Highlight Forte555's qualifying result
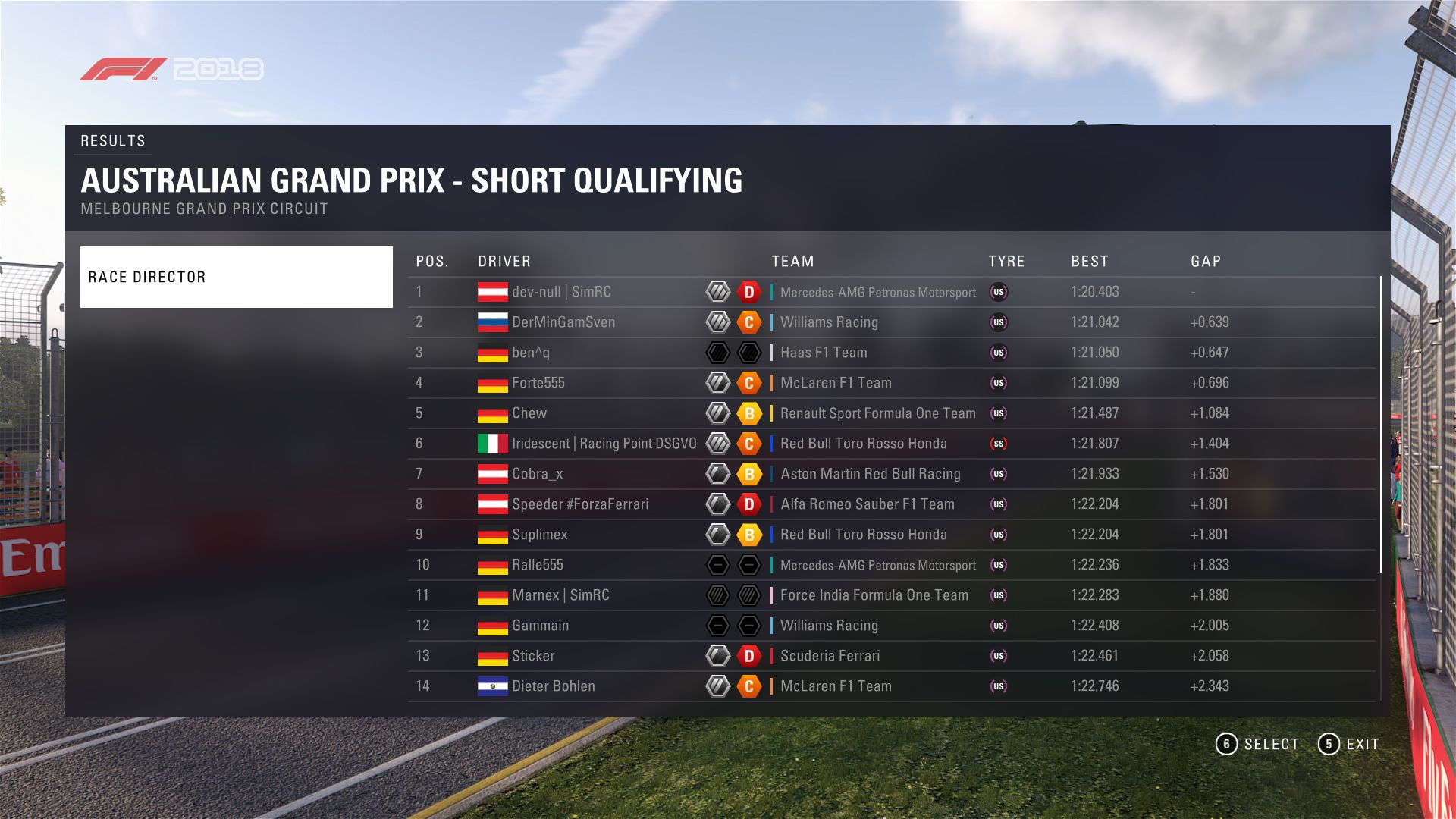Viewport: 1456px width, 819px height. 538,383
